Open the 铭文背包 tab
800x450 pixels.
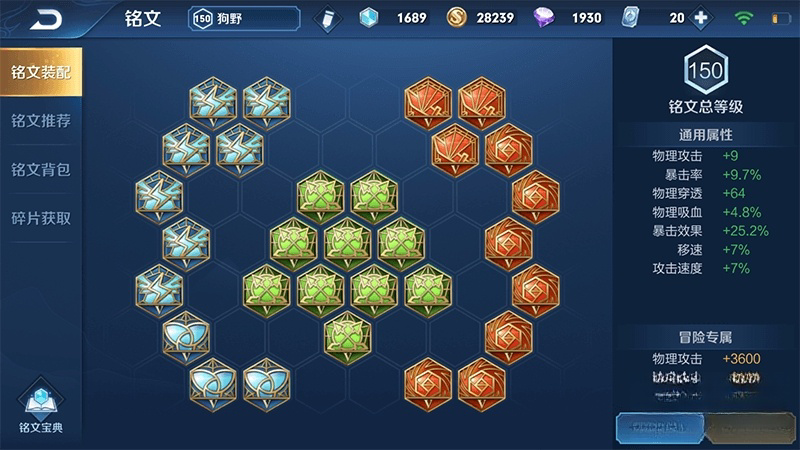coord(40,169)
